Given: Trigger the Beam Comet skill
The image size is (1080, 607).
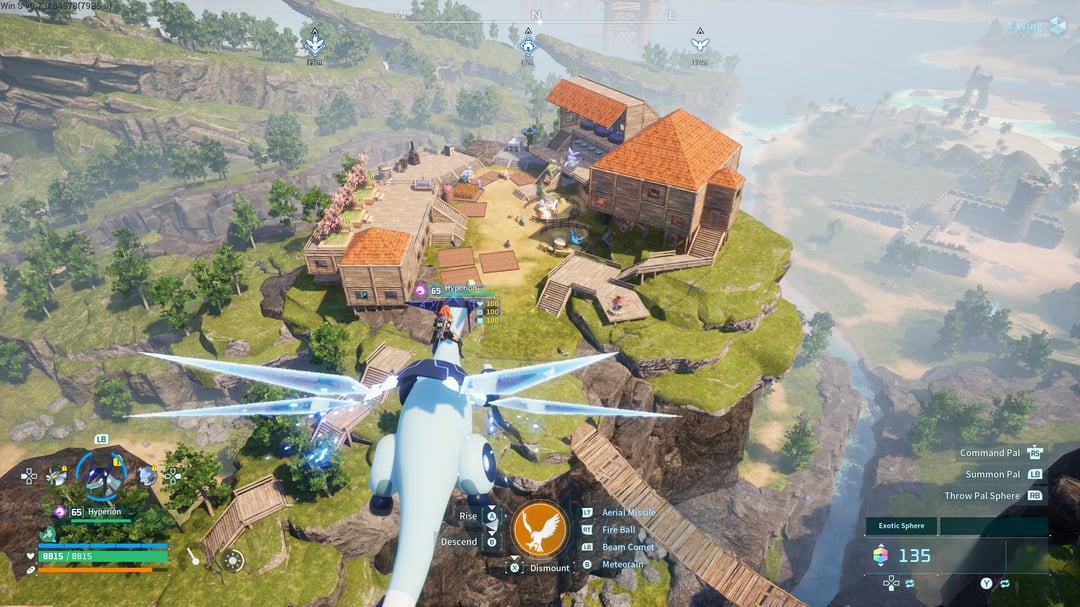Looking at the screenshot, I should [627, 548].
